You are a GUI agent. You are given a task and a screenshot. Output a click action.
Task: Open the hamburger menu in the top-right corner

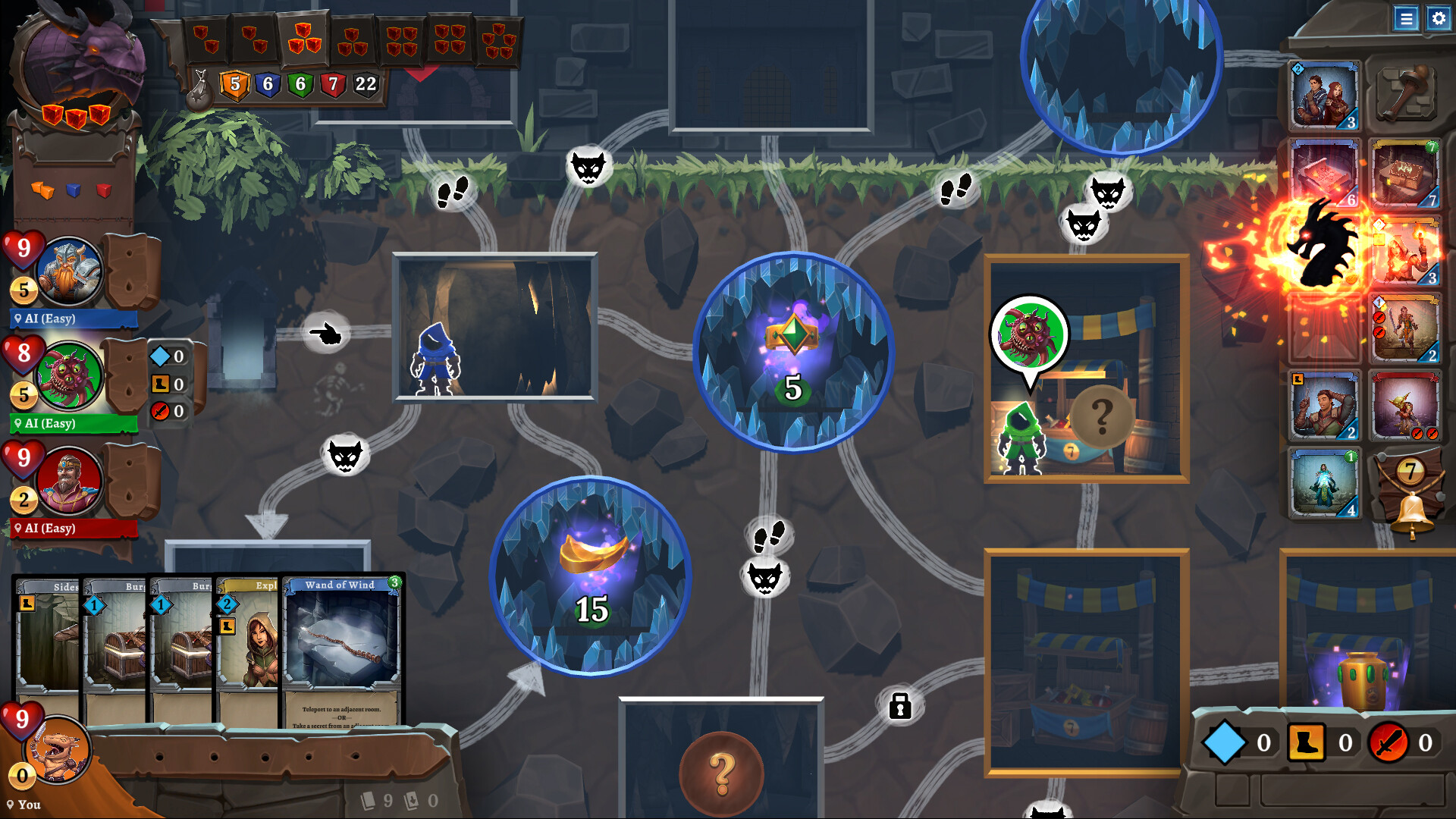click(1407, 19)
